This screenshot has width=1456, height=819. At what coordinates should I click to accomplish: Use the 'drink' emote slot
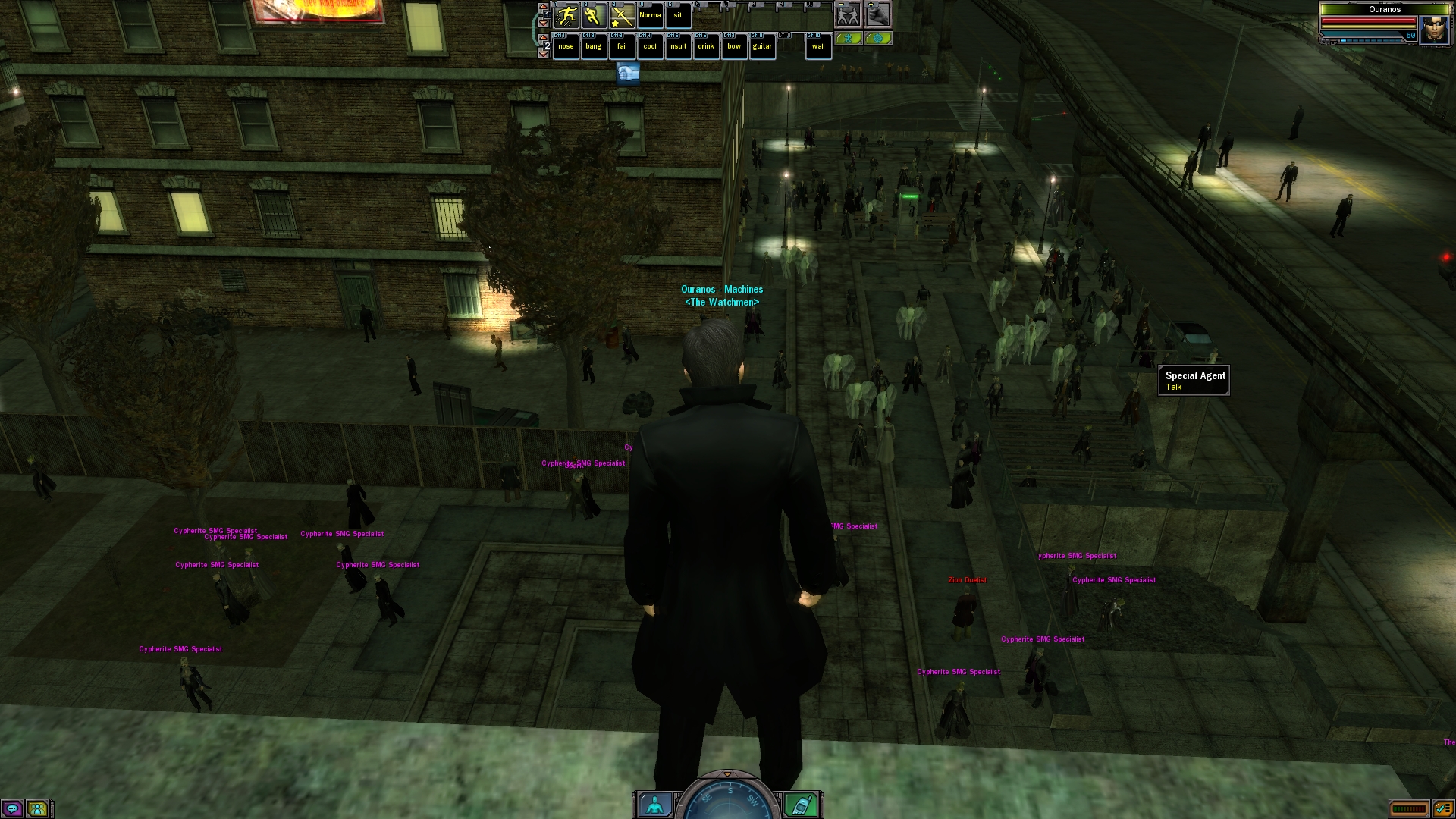point(706,46)
